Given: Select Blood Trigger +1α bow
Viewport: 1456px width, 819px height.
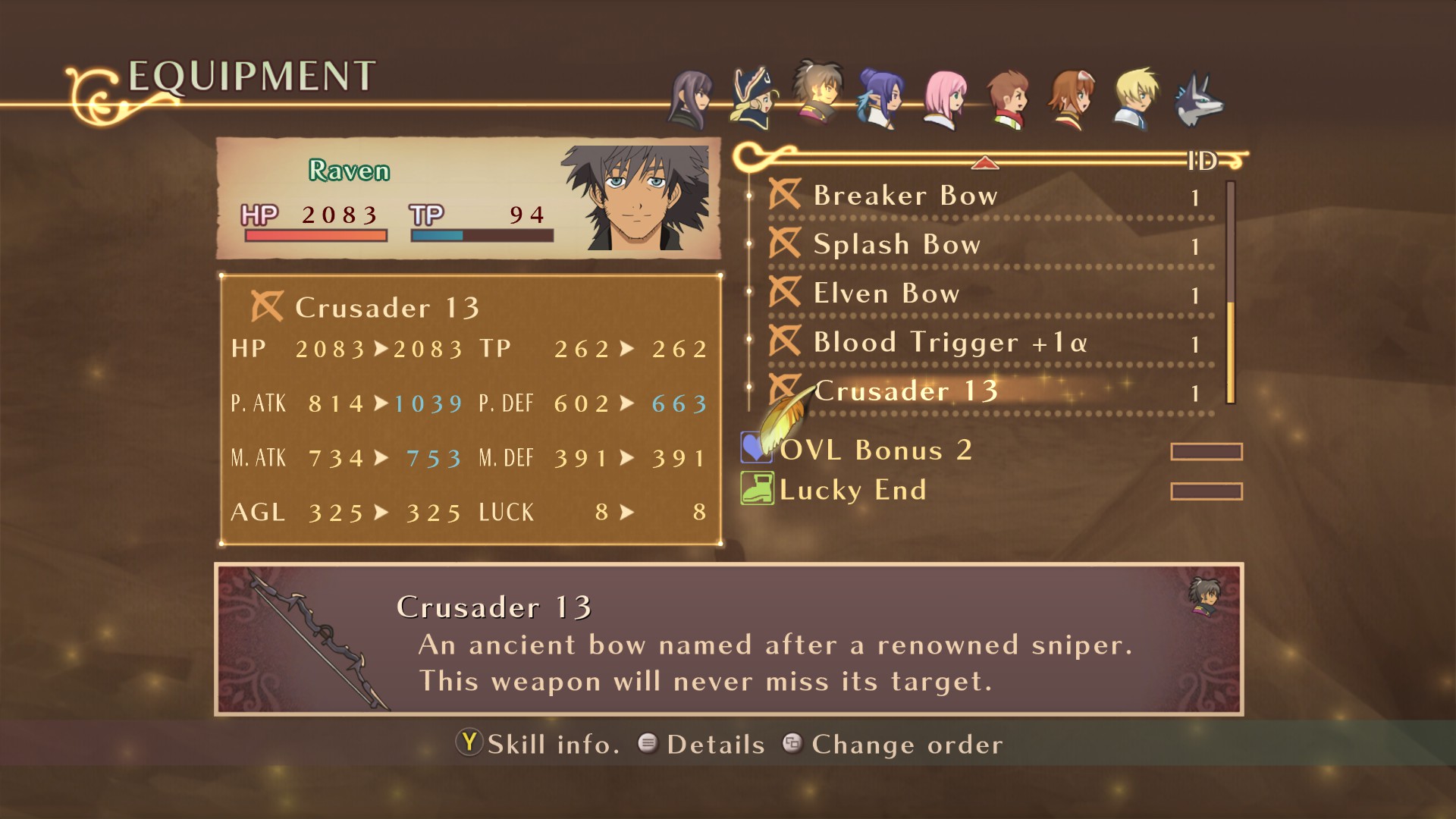Looking at the screenshot, I should click(x=949, y=343).
